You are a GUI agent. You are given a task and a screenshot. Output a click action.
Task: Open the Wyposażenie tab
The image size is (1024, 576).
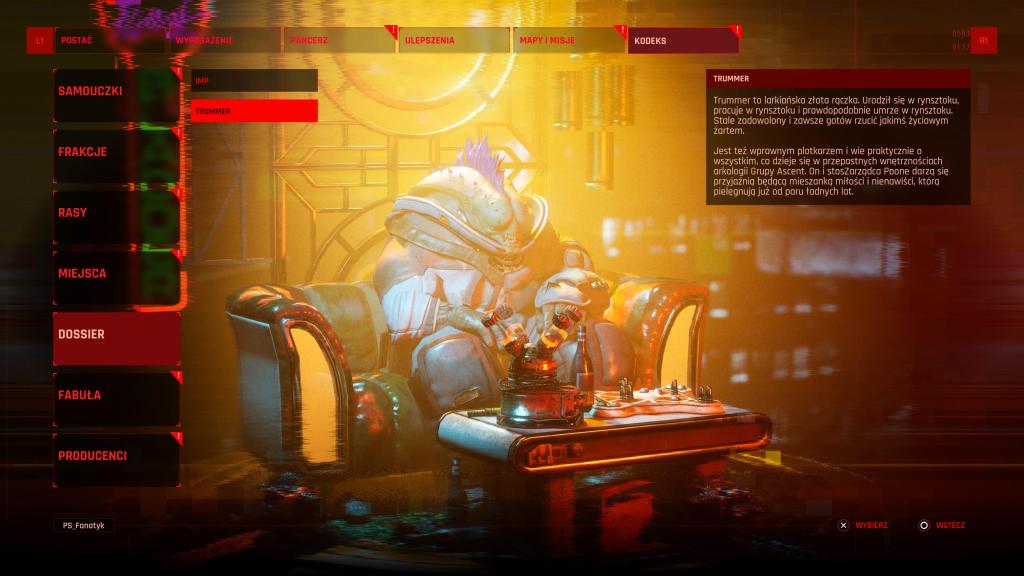point(224,40)
